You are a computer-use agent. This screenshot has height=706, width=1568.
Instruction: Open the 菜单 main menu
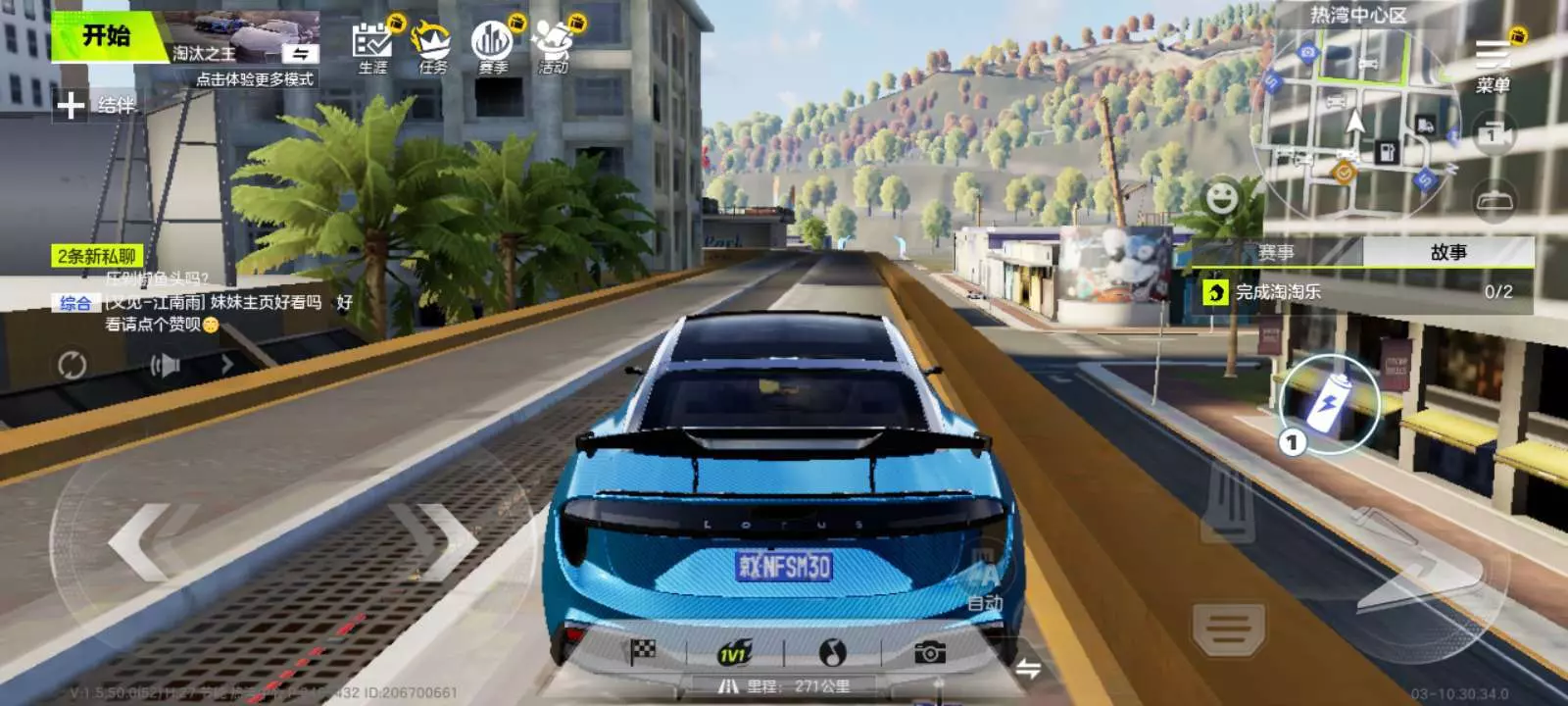(x=1493, y=65)
